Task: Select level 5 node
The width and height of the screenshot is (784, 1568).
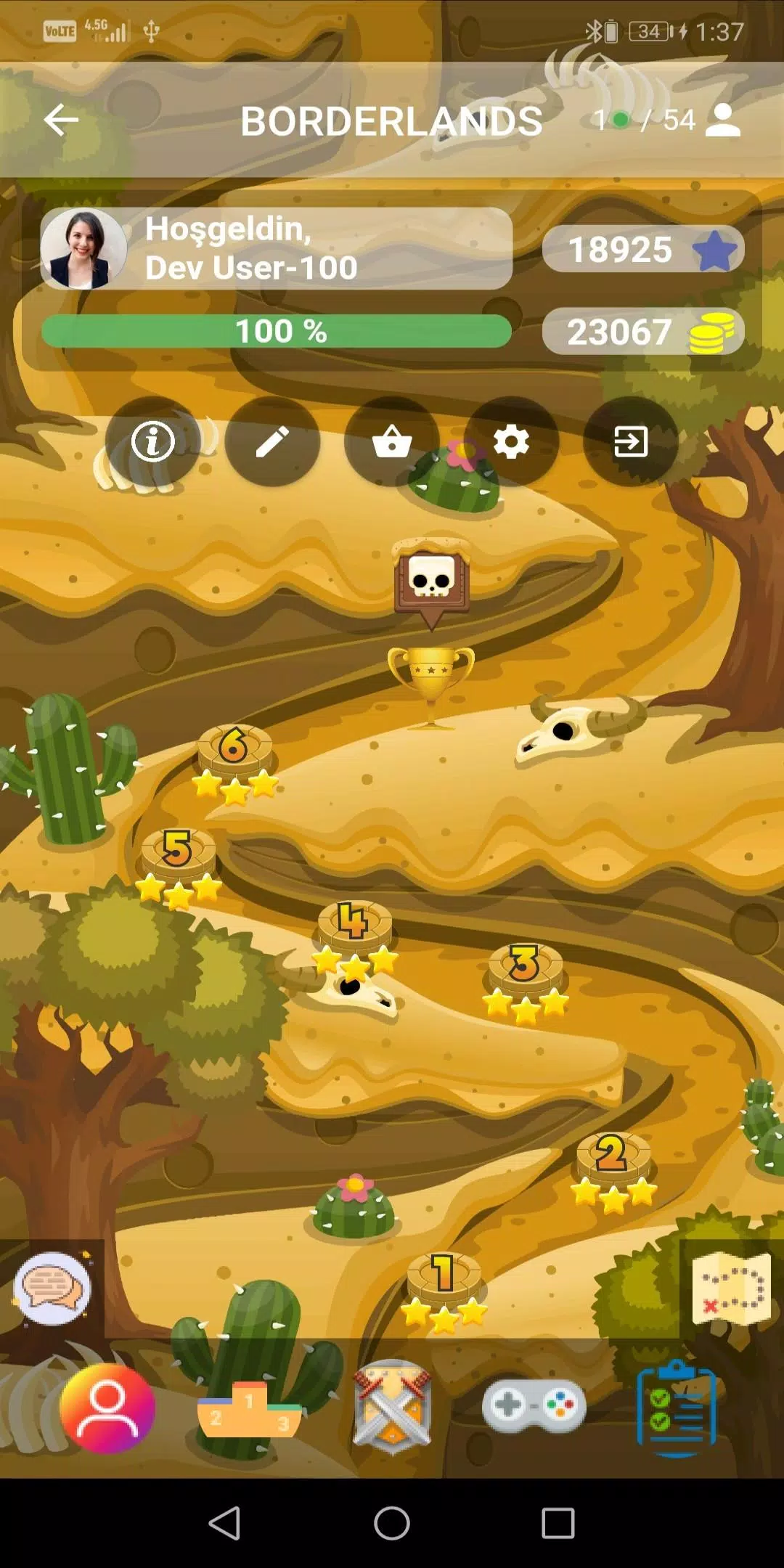Action: point(178,853)
